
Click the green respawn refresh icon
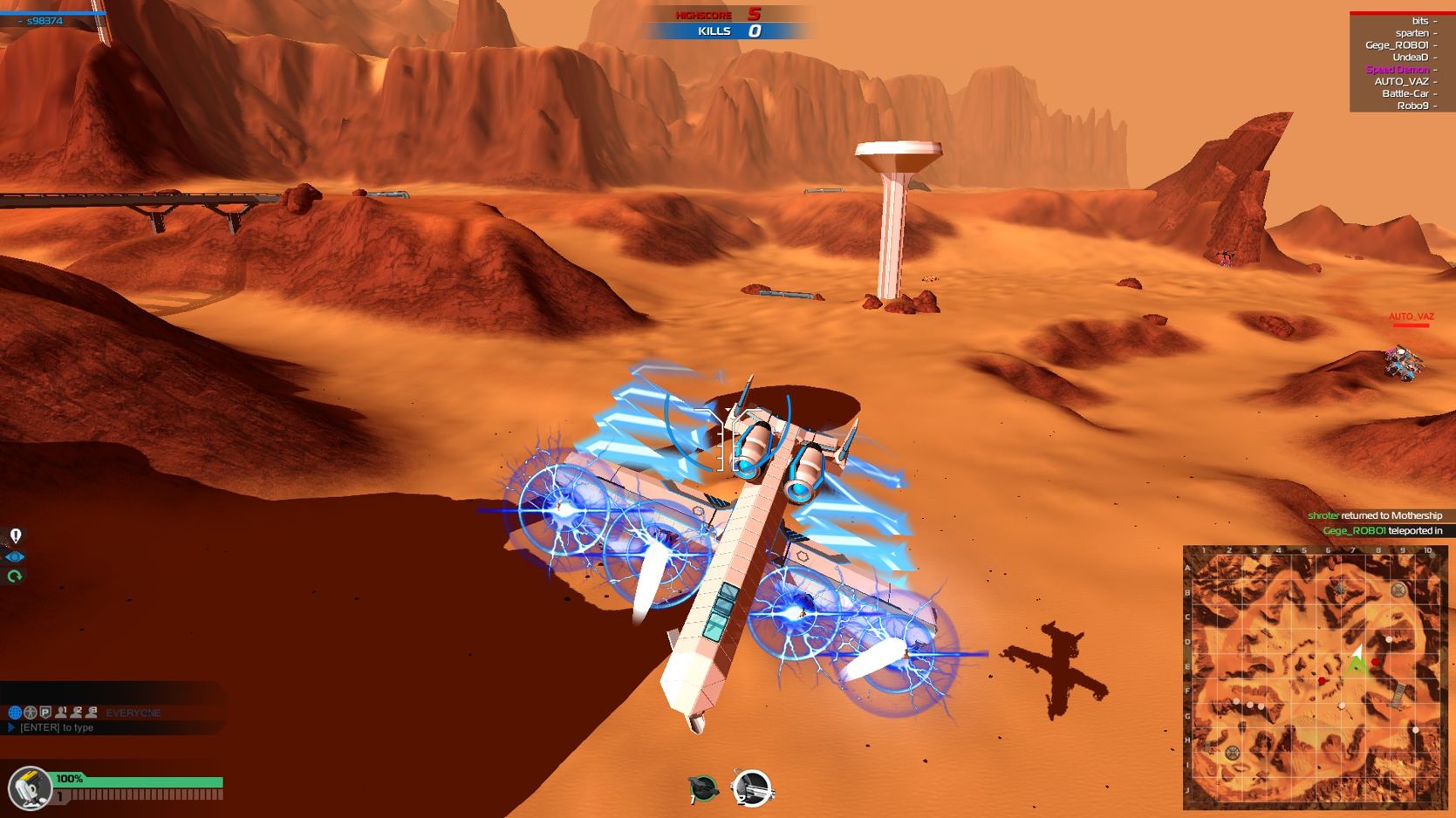pyautogui.click(x=14, y=576)
